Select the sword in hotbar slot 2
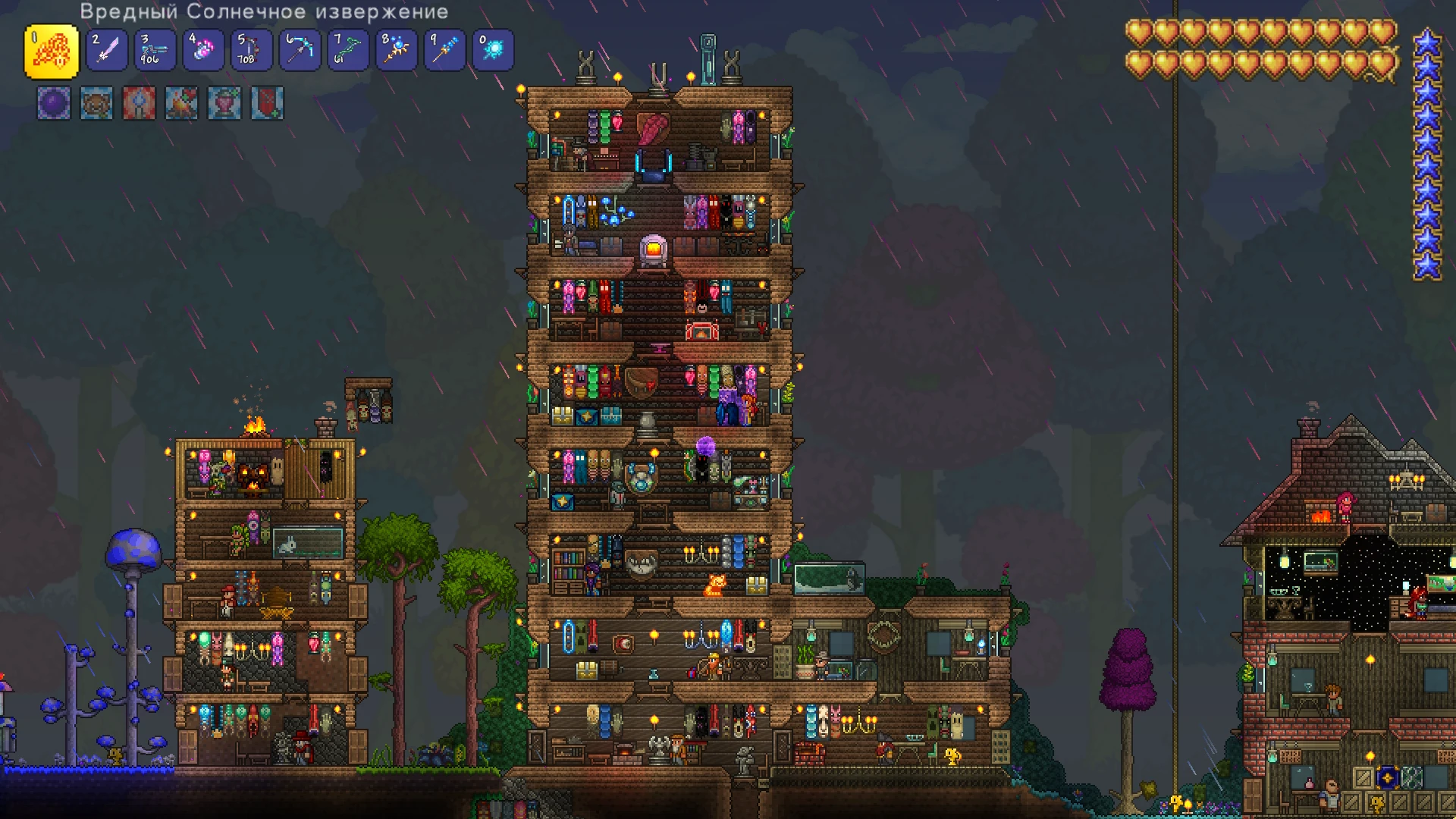The height and width of the screenshot is (819, 1456). point(106,49)
